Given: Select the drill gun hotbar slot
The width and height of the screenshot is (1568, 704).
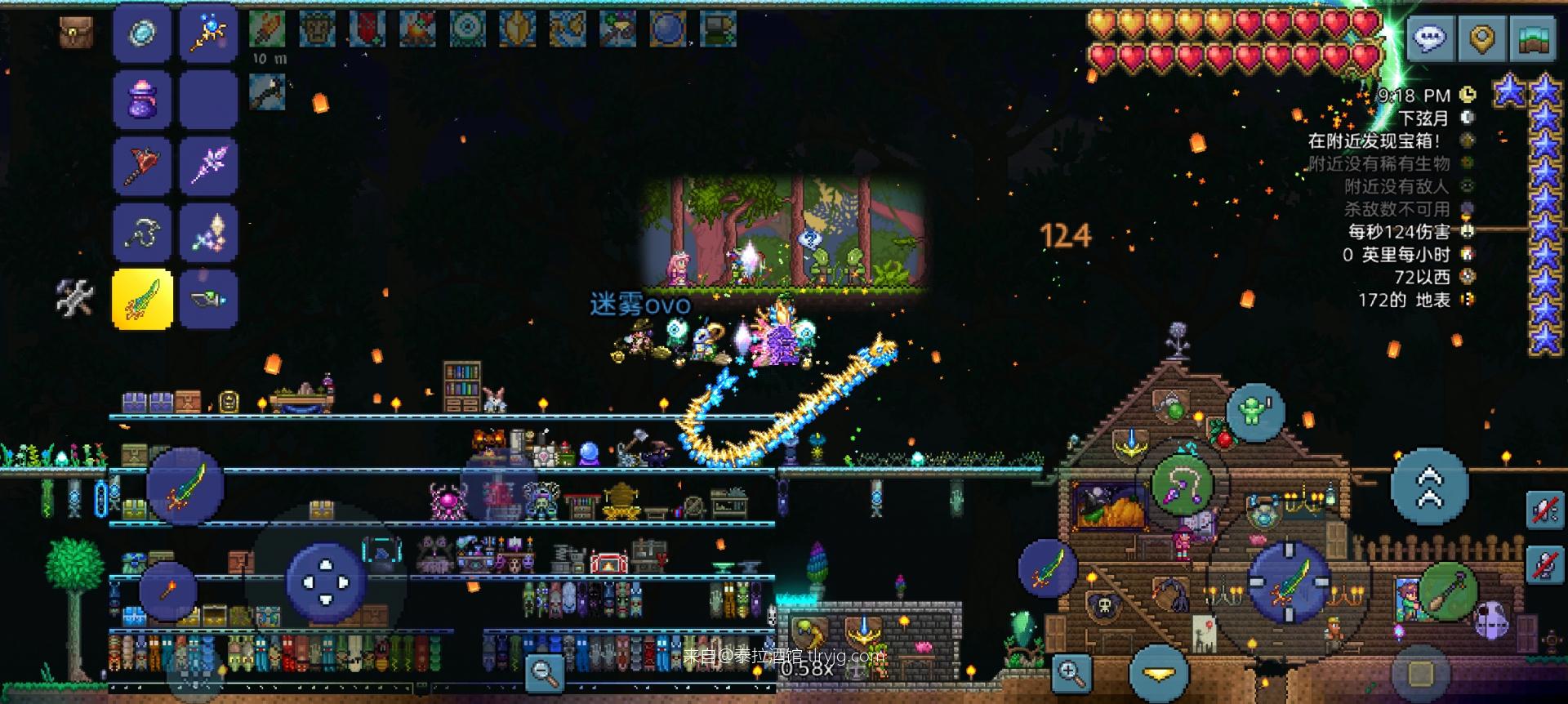Looking at the screenshot, I should [208, 299].
